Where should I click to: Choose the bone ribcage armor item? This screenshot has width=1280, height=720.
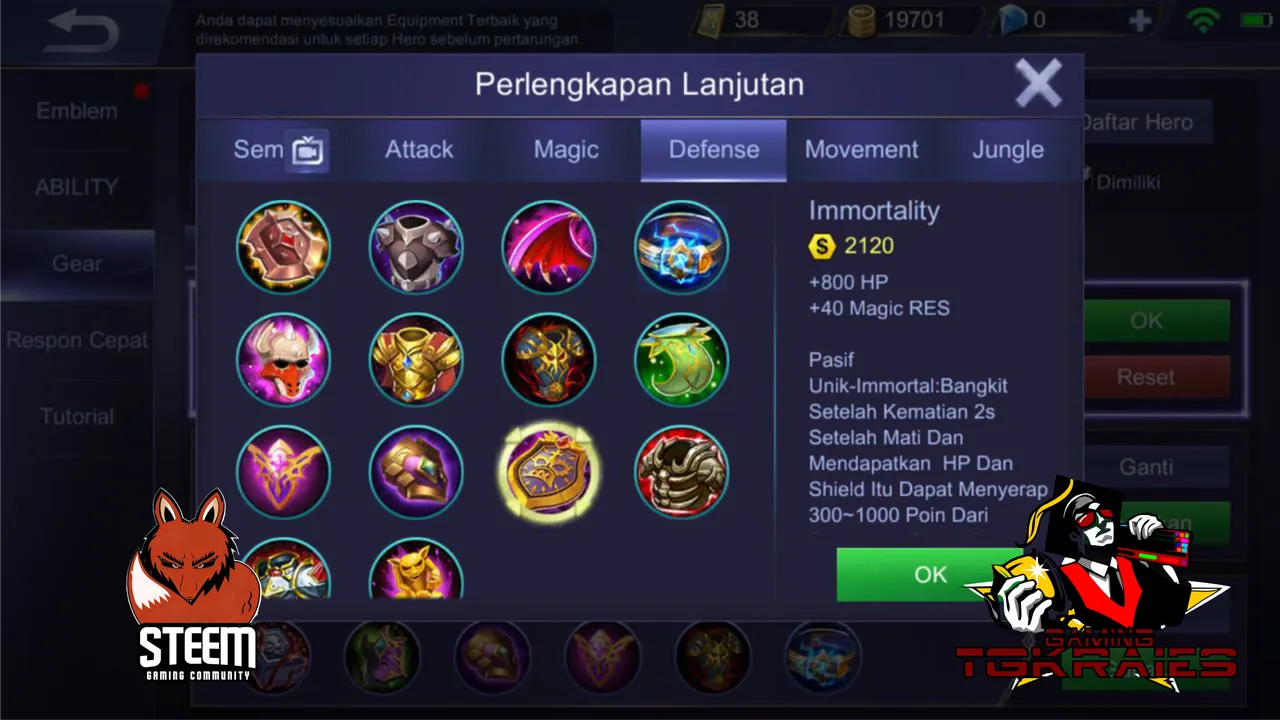pos(681,472)
